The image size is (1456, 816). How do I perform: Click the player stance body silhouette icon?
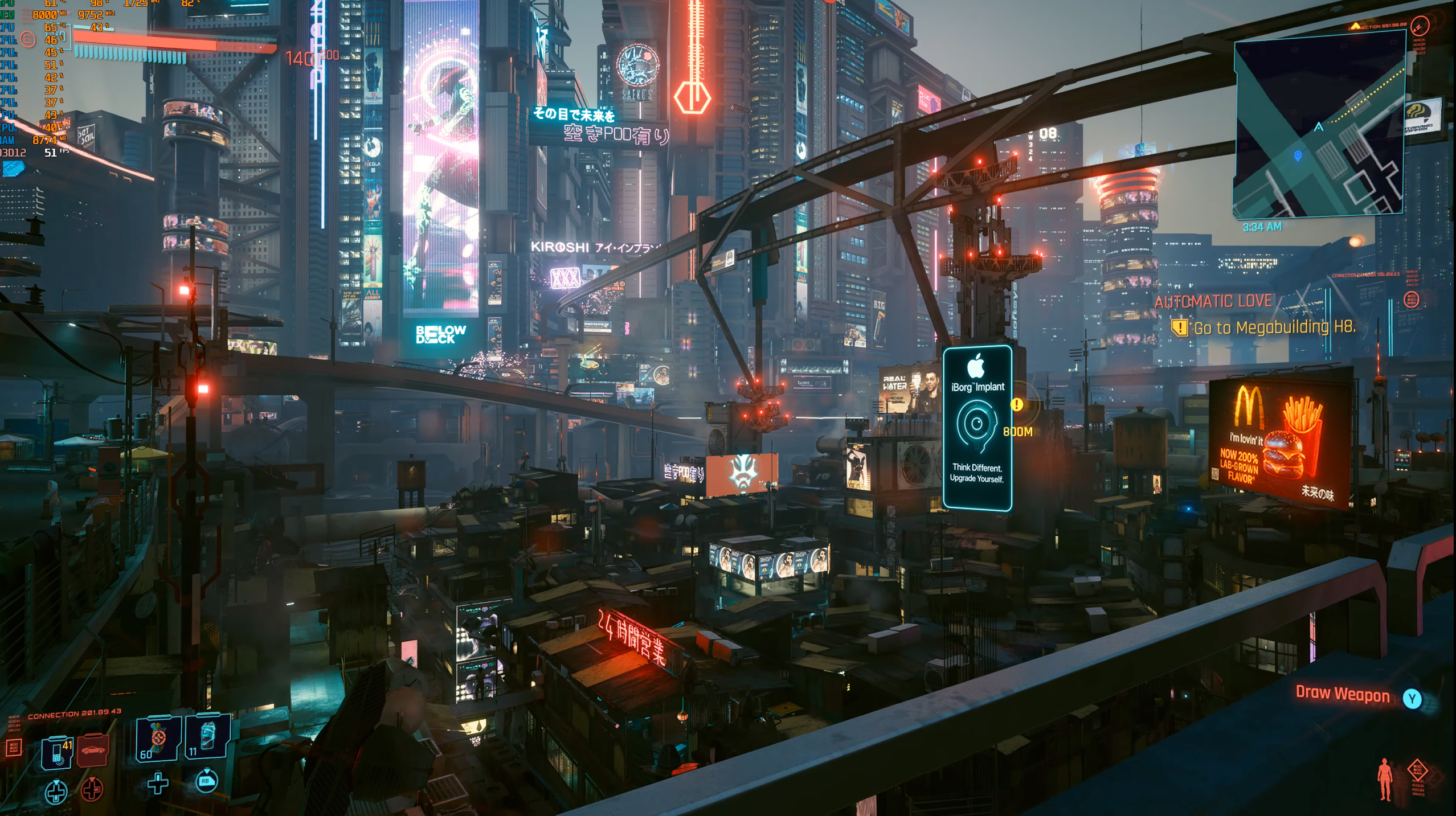click(1385, 779)
